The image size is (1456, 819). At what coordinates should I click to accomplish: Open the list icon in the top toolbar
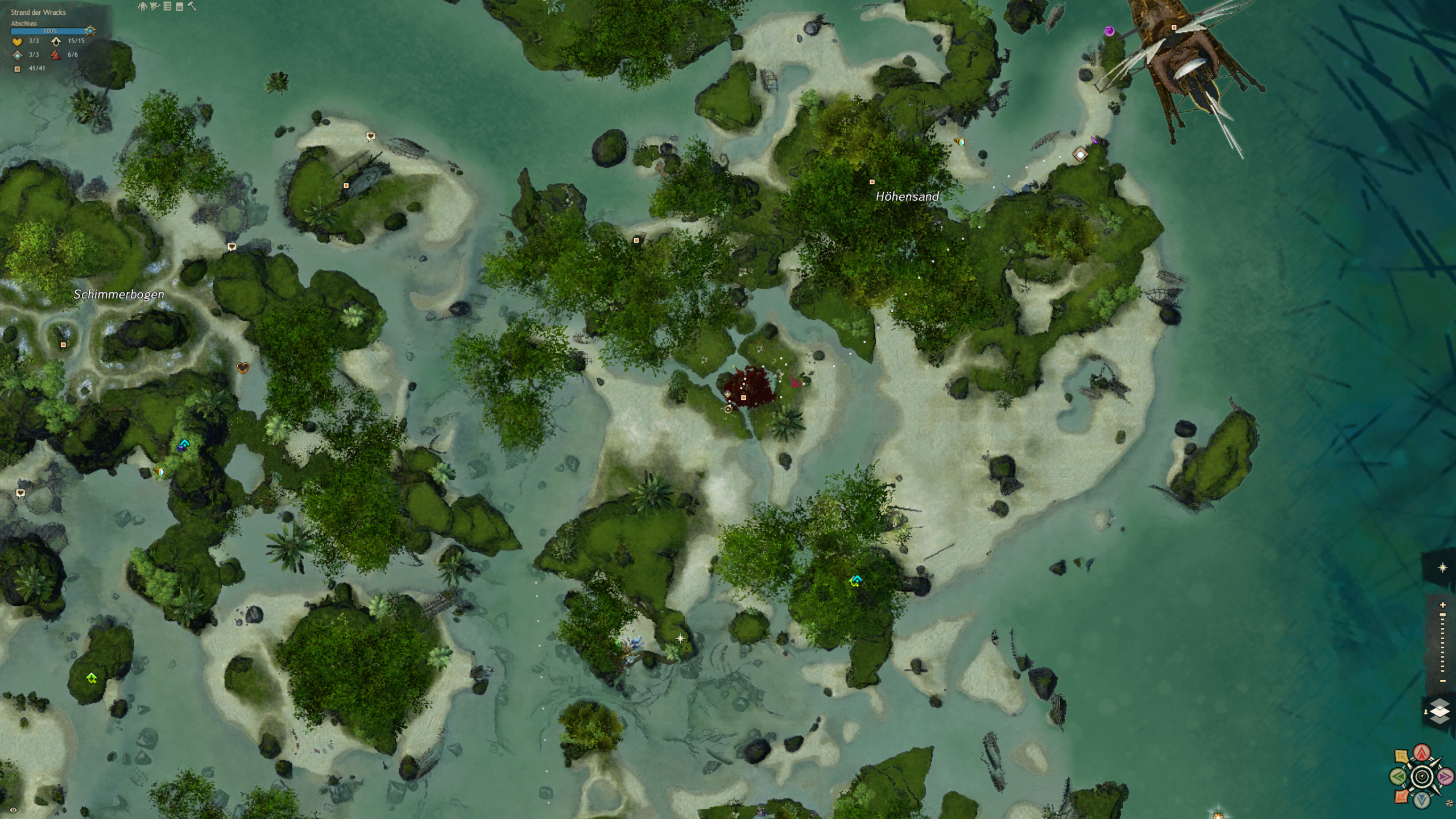click(167, 6)
